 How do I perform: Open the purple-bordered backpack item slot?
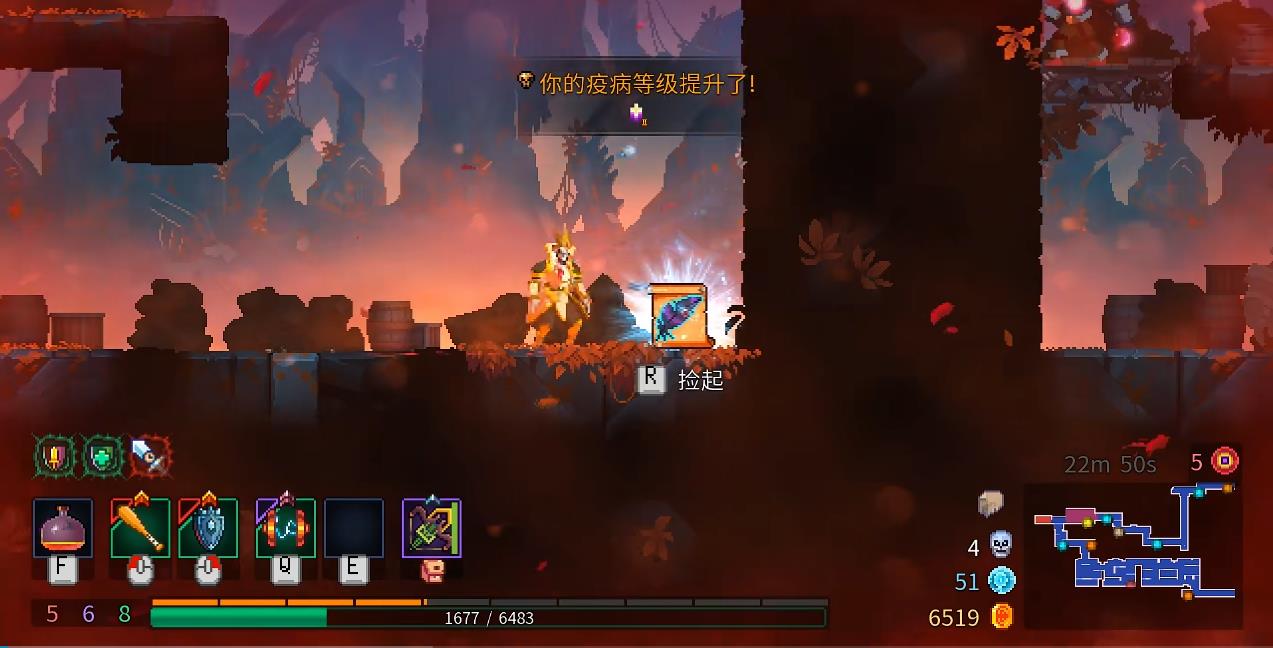point(431,528)
